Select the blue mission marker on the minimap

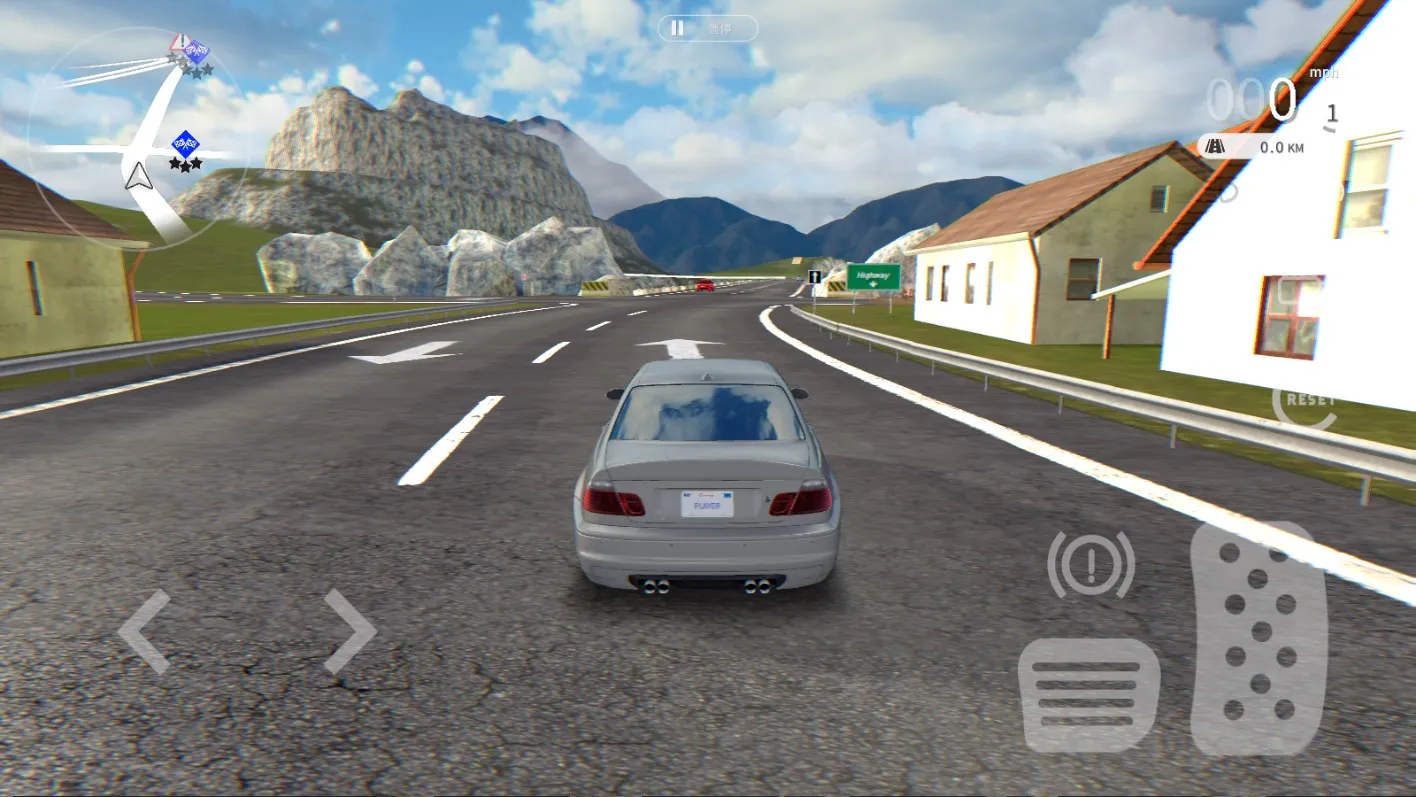(188, 143)
